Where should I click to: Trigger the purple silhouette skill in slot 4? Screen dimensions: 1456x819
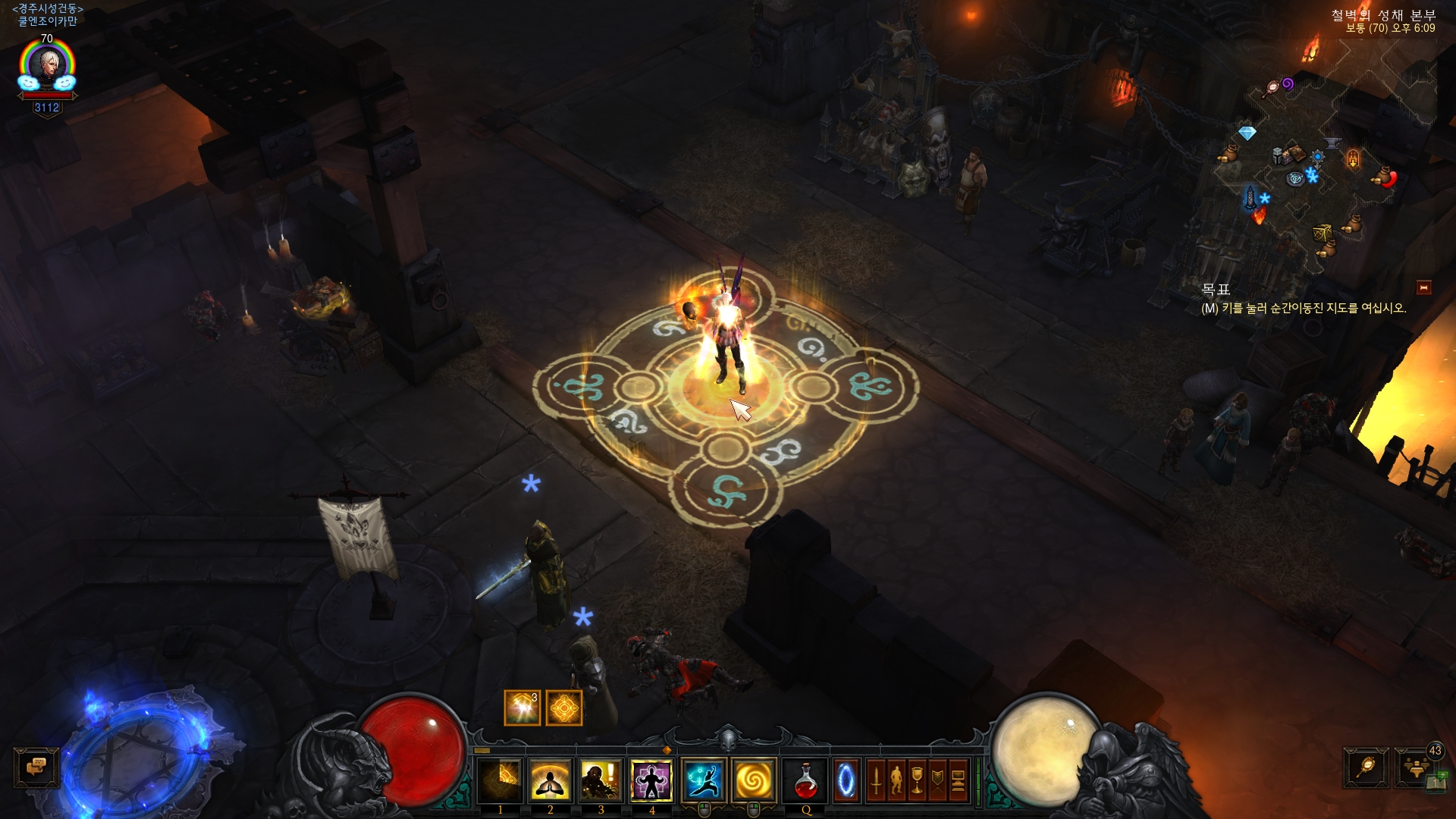tap(651, 780)
